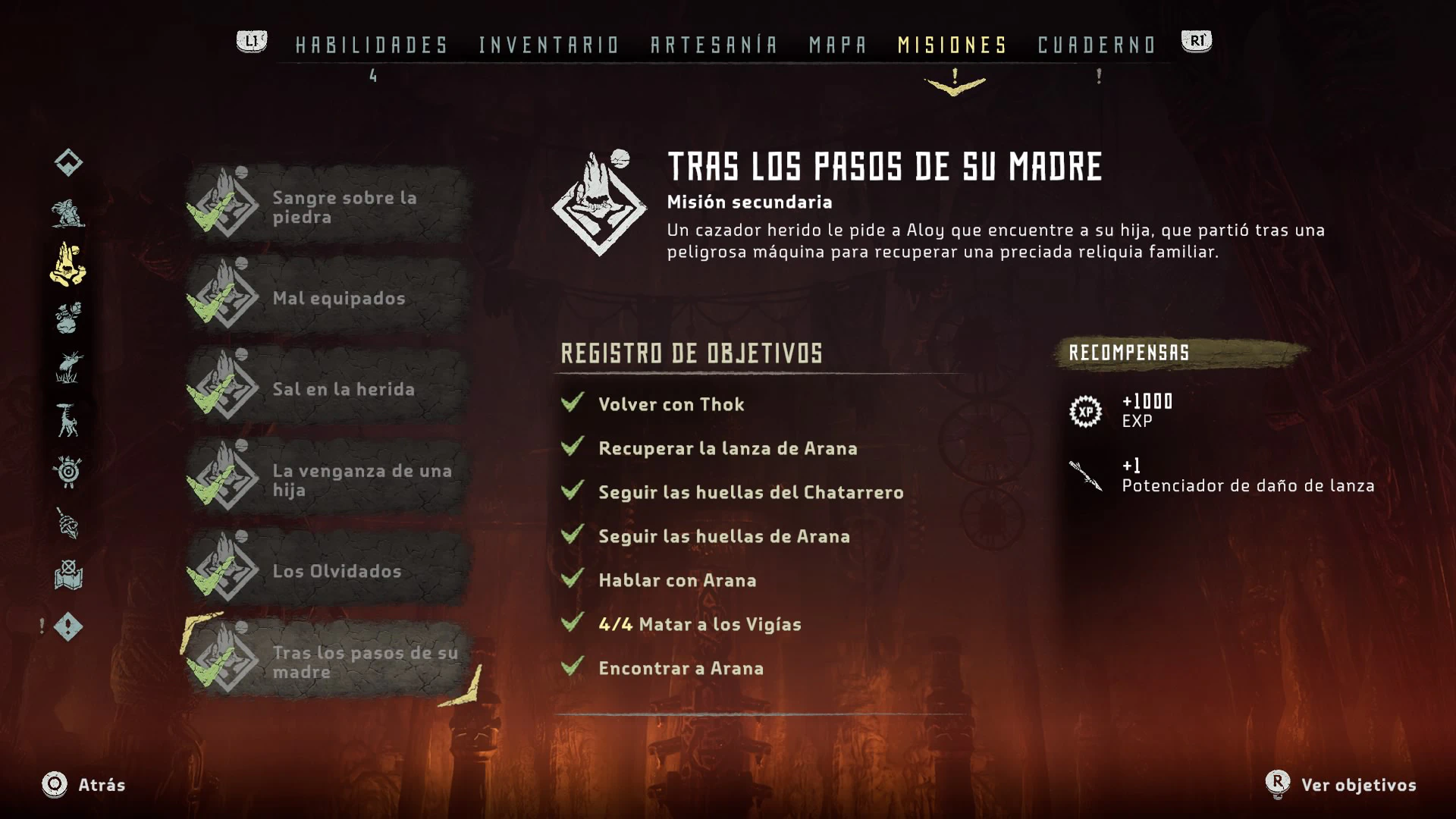Open the target-with-arrows category icon
The height and width of the screenshot is (819, 1456).
[x=68, y=472]
